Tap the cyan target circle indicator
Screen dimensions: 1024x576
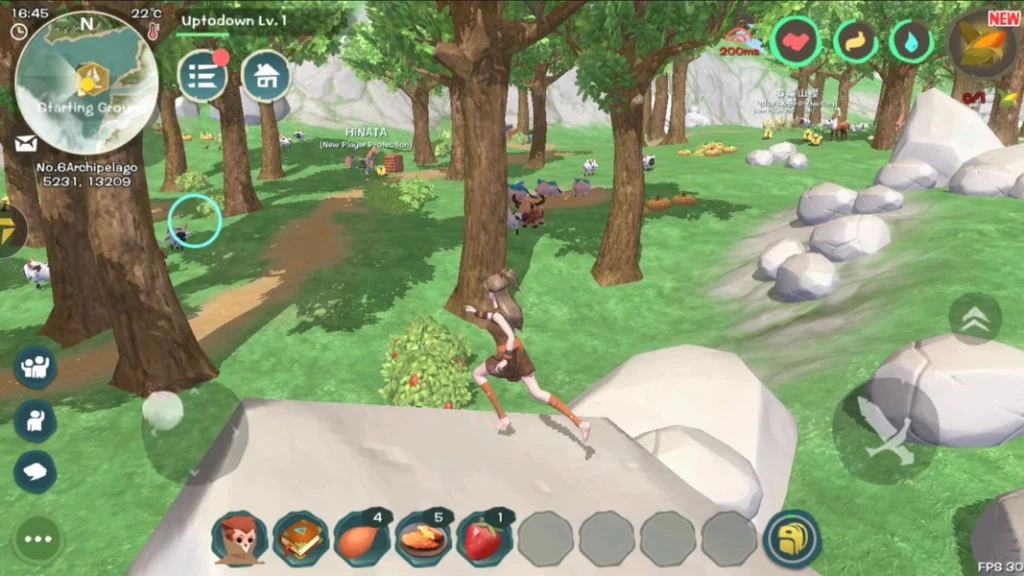click(x=194, y=221)
